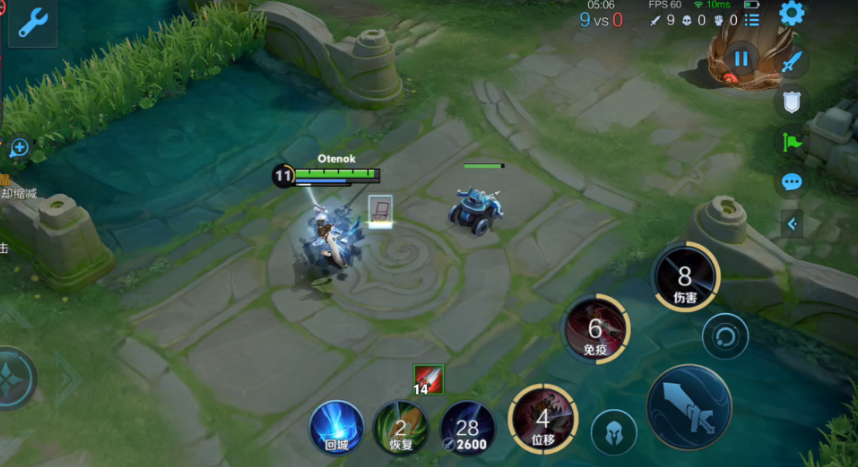This screenshot has width=858, height=467.
Task: Tap the green flag rally signal
Action: pyautogui.click(x=792, y=142)
